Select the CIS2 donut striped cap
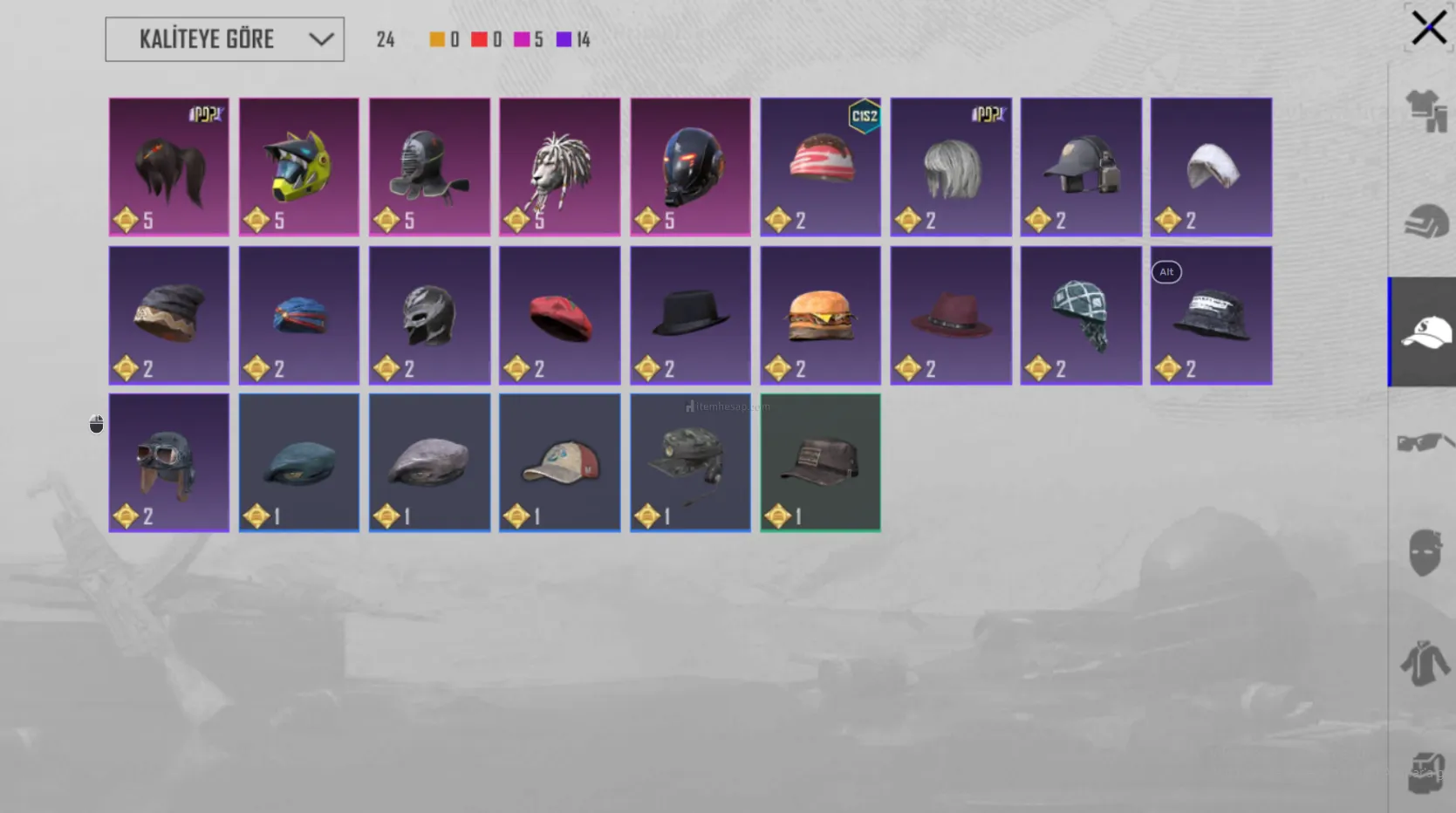The width and height of the screenshot is (1456, 813). click(820, 167)
